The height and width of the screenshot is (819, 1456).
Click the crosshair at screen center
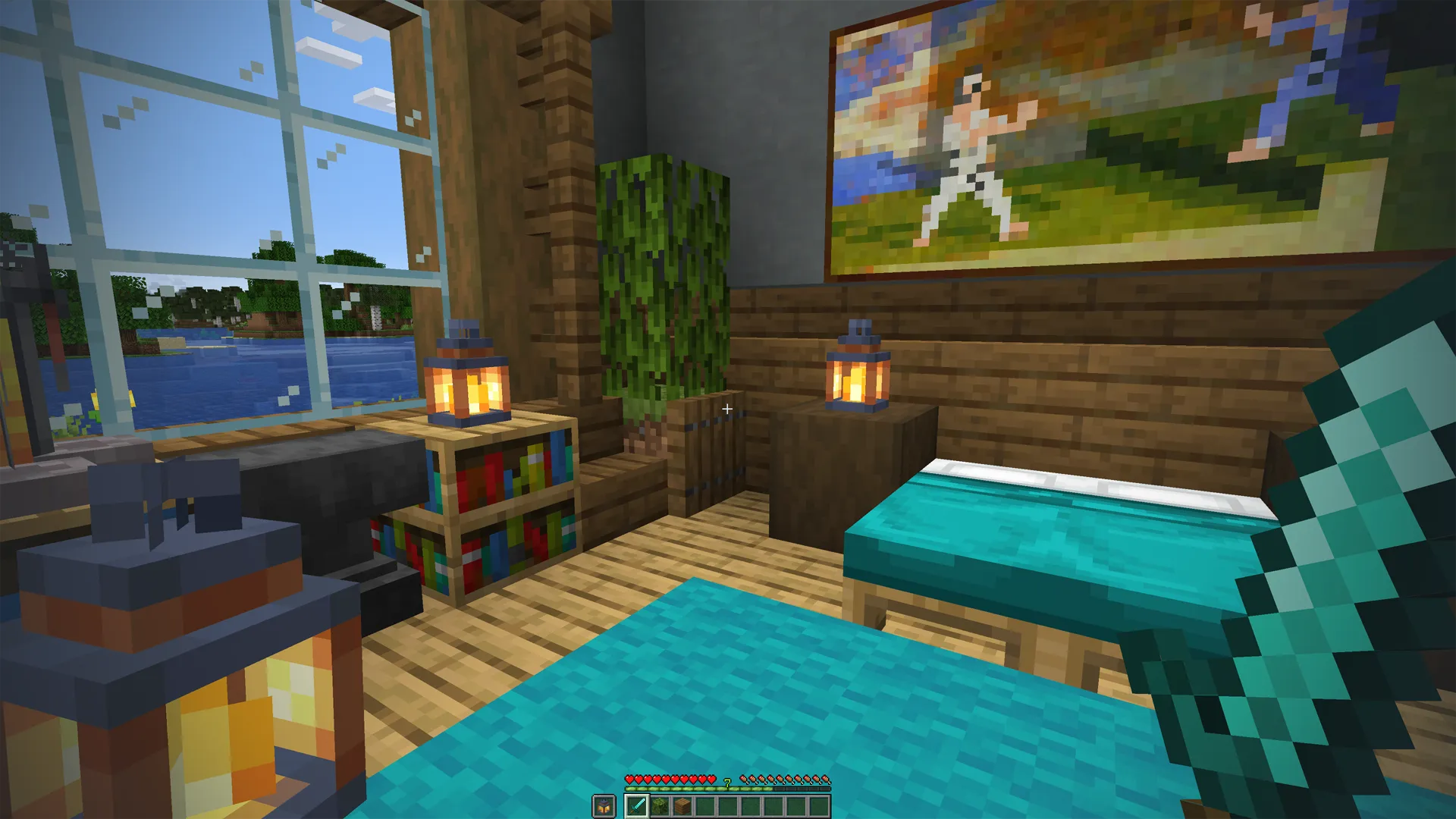[x=727, y=409]
